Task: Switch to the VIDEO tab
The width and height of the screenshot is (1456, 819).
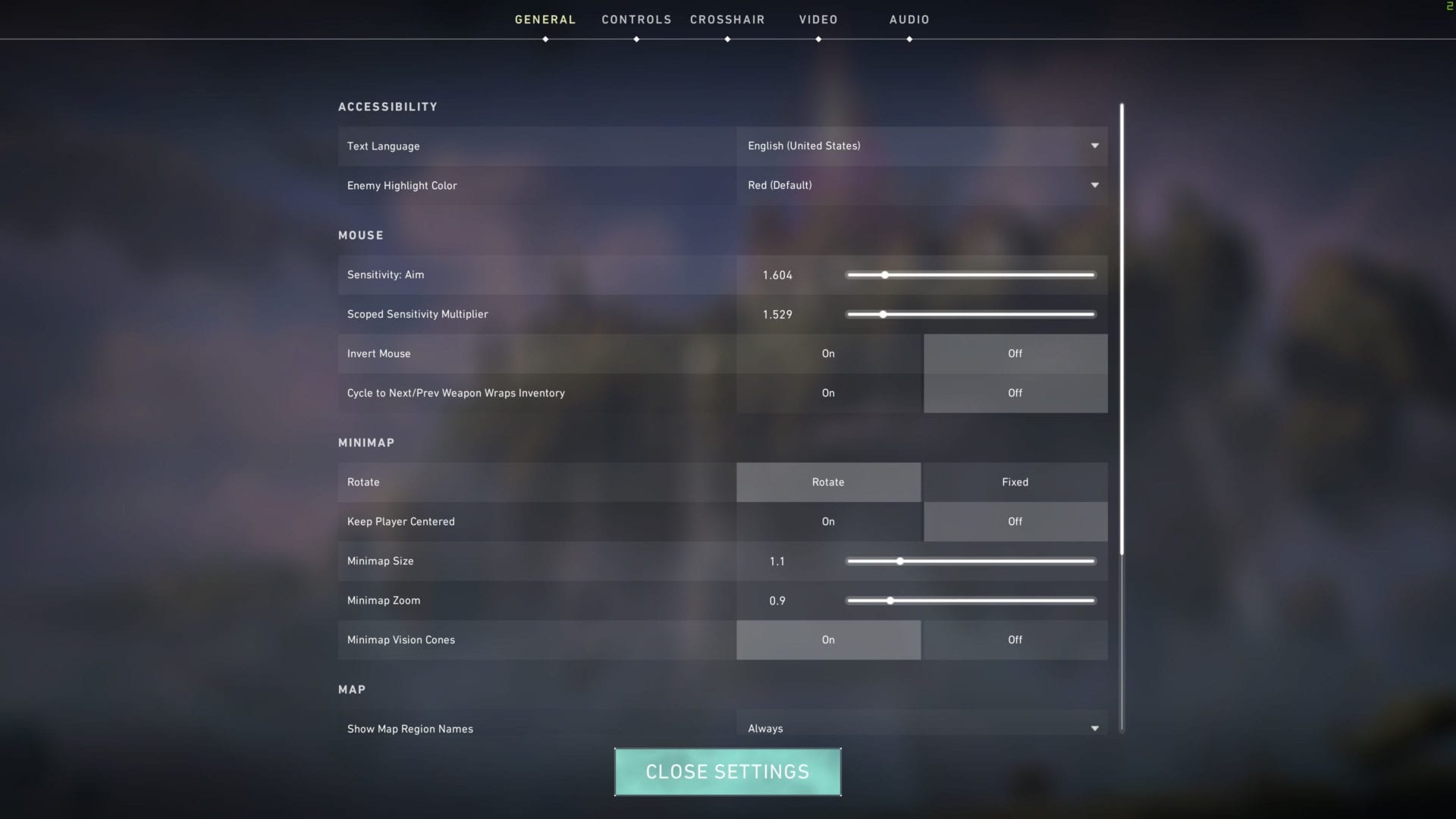Action: tap(817, 19)
